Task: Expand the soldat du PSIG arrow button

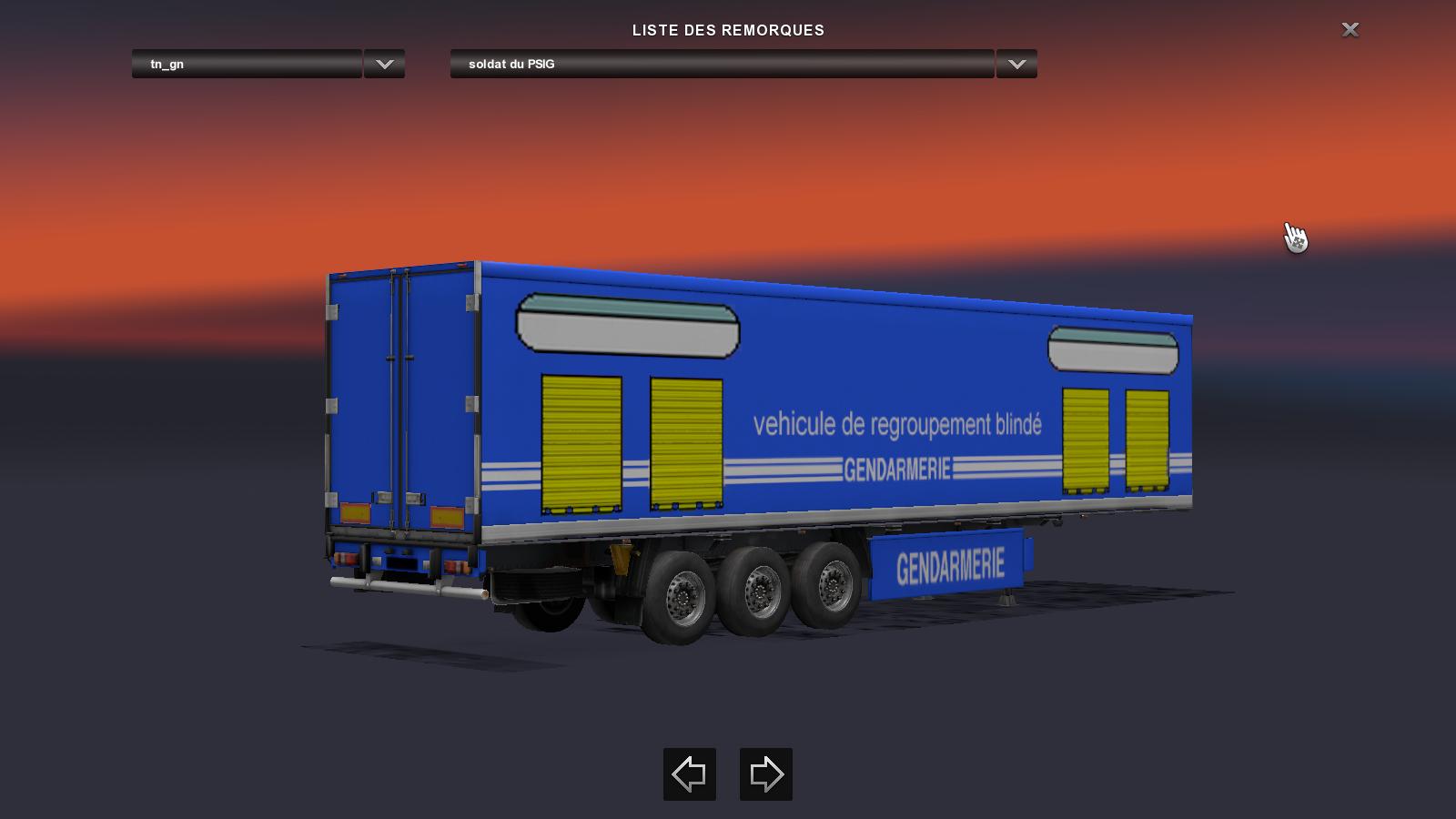Action: coord(1016,64)
